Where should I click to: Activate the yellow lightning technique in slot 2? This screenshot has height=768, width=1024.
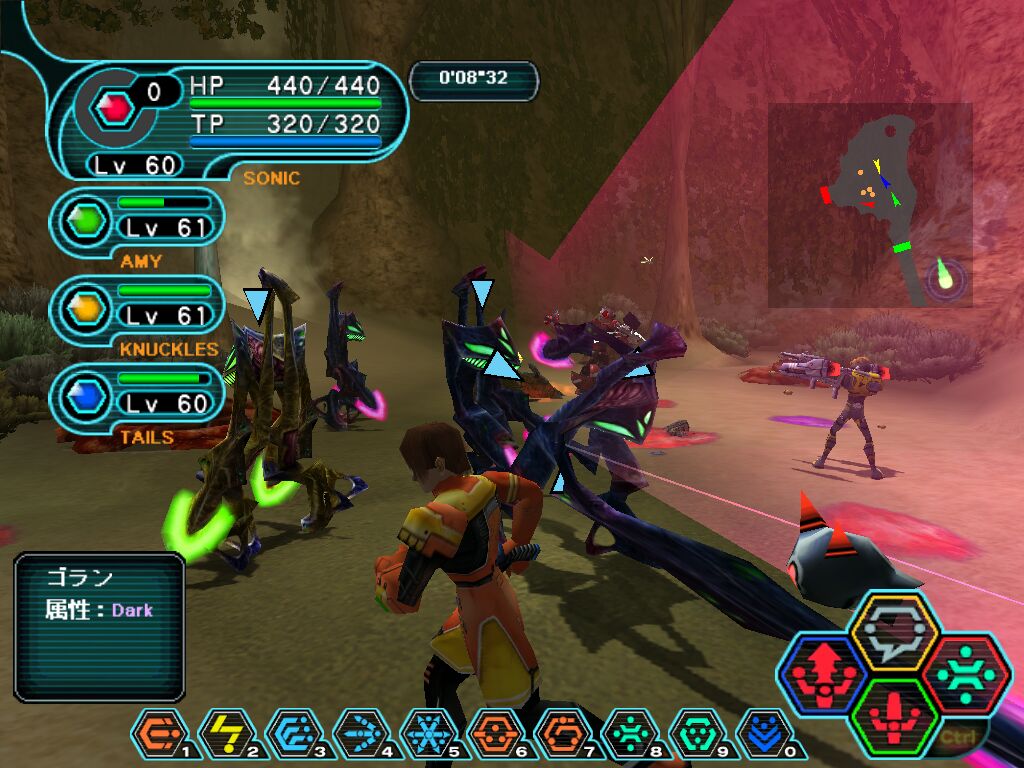pyautogui.click(x=225, y=733)
